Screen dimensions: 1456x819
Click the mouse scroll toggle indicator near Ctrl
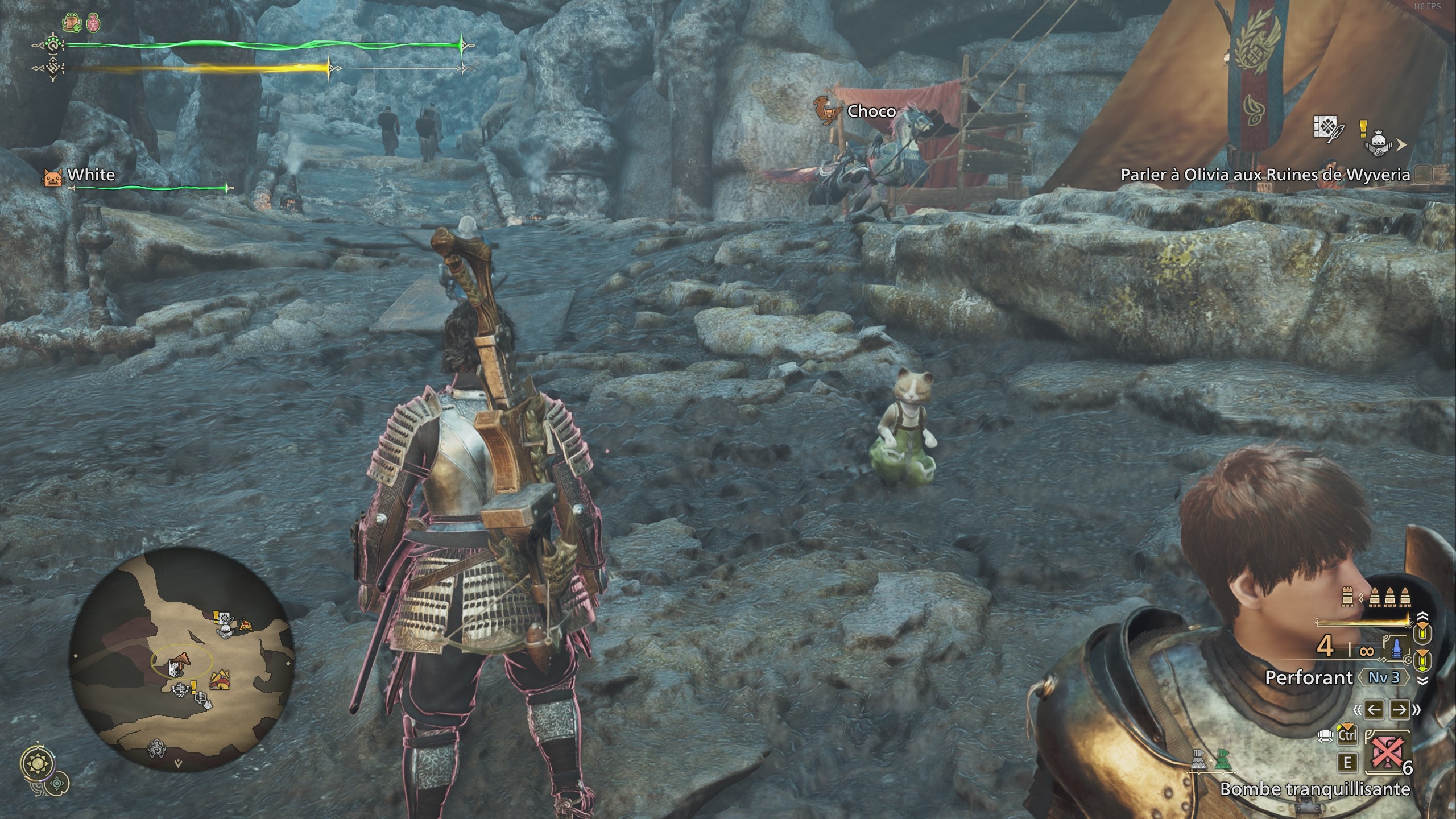pos(1326,735)
